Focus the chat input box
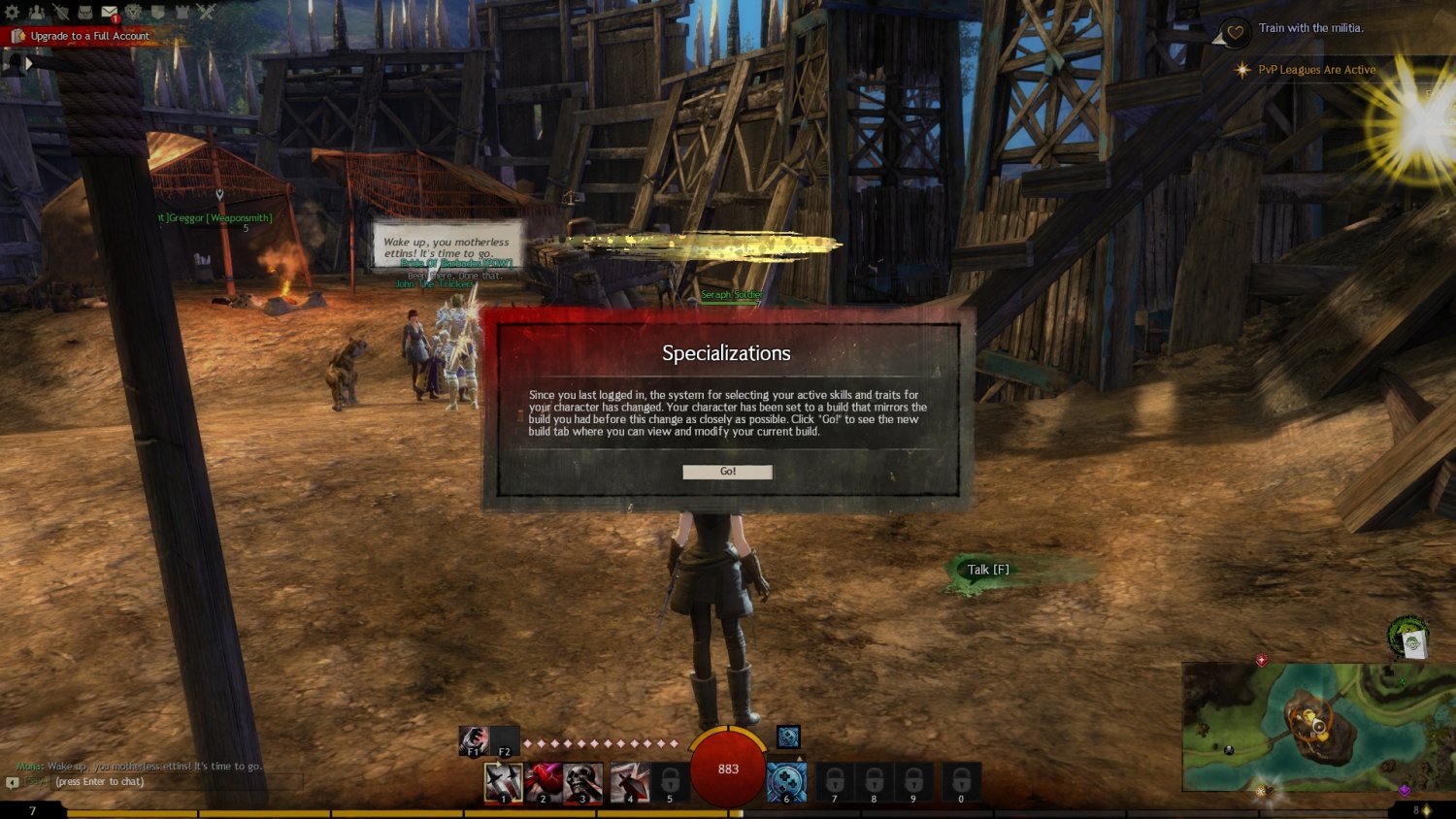Image resolution: width=1456 pixels, height=819 pixels. [x=146, y=782]
